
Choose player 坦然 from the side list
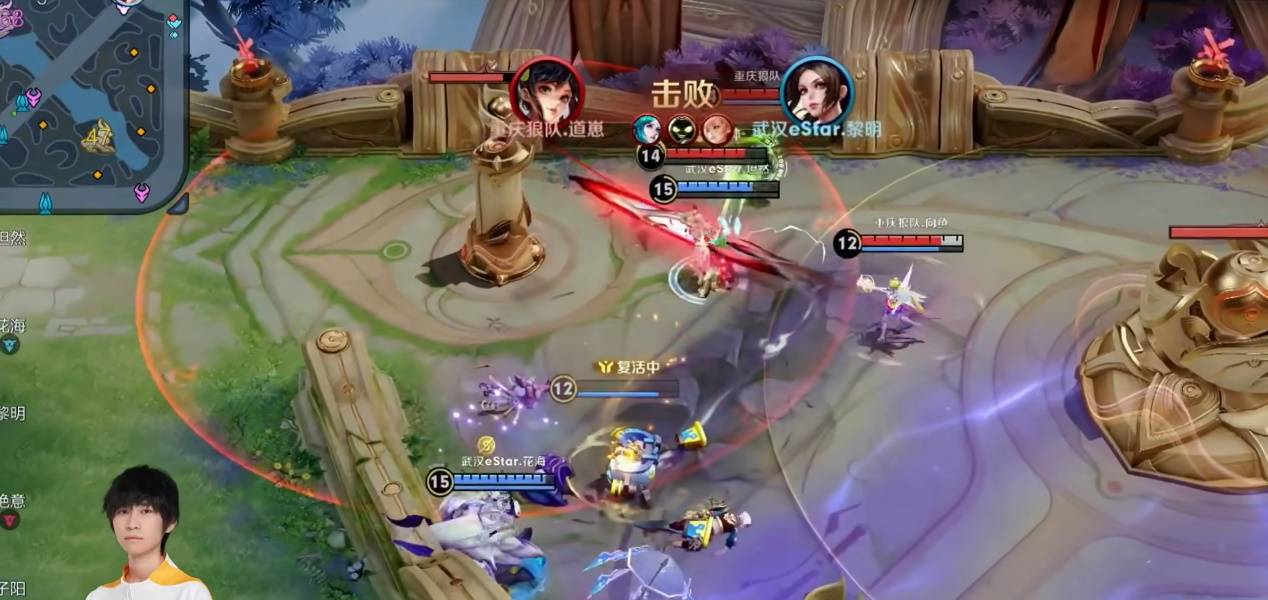[x=12, y=238]
